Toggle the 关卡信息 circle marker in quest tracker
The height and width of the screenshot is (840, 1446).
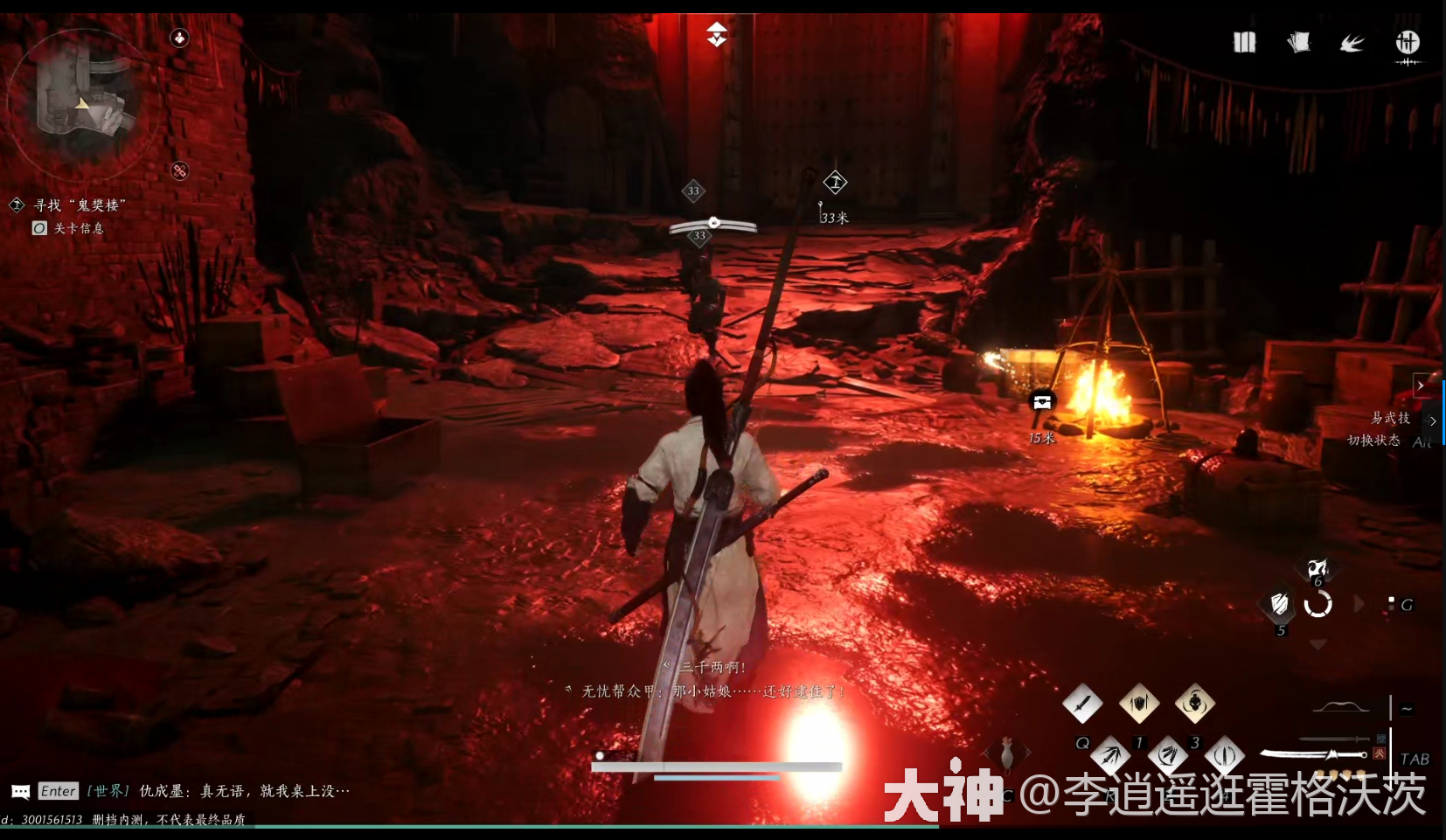click(x=38, y=228)
